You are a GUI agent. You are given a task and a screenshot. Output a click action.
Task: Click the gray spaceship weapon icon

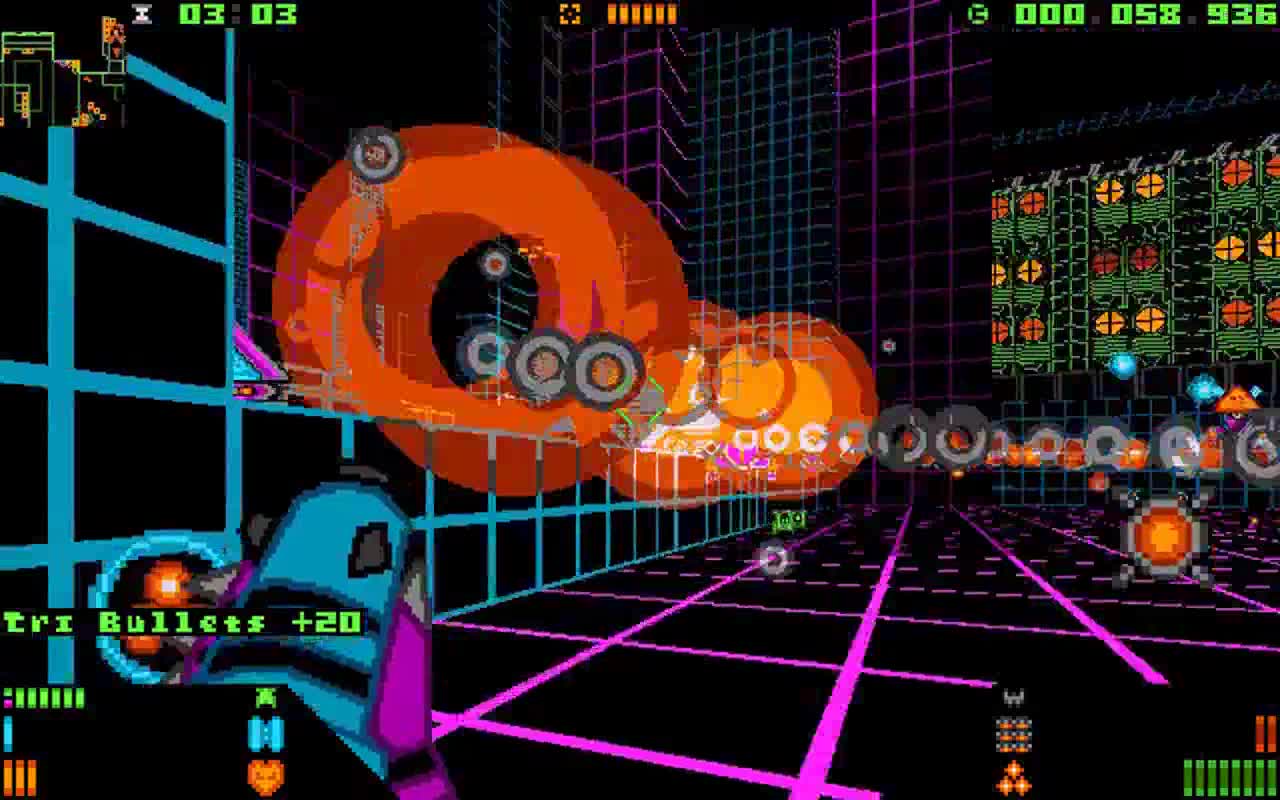pyautogui.click(x=1012, y=697)
